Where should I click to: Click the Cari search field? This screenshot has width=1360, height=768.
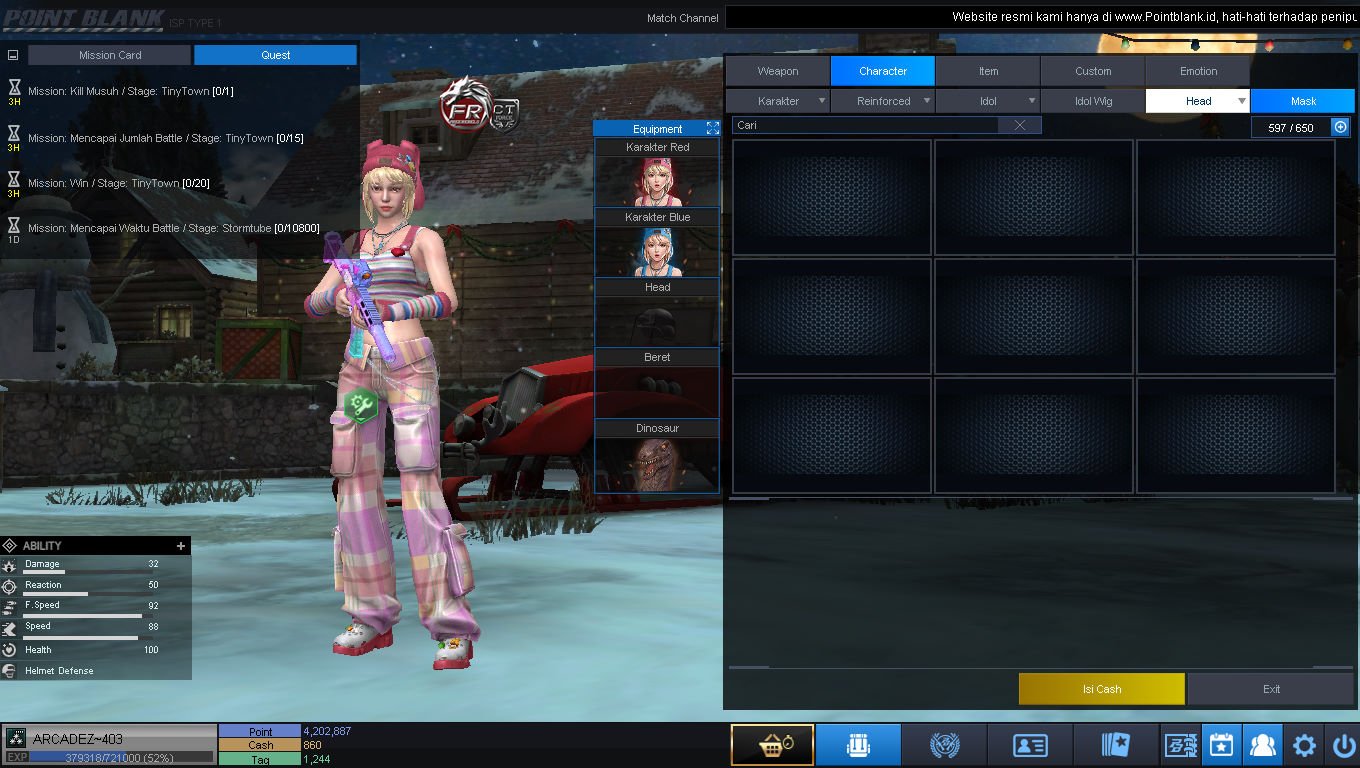tap(865, 125)
